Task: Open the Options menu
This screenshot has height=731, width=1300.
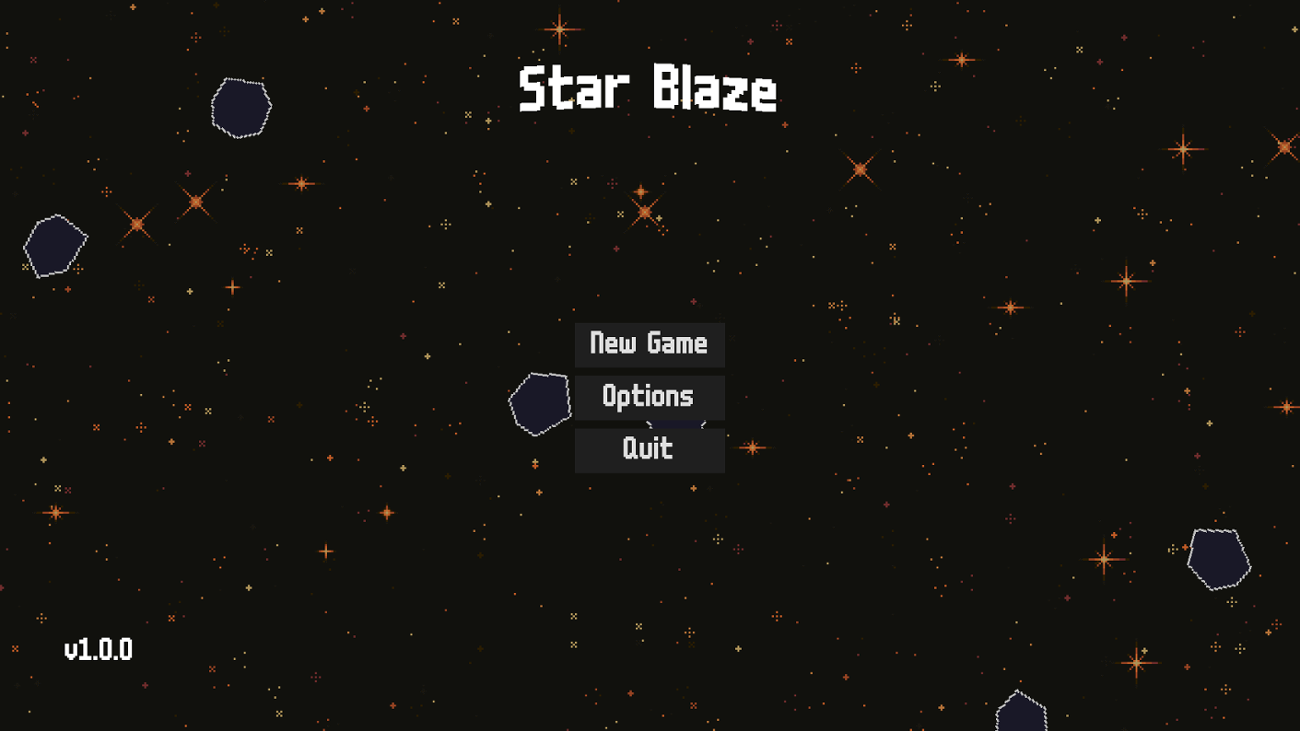Action: click(649, 396)
